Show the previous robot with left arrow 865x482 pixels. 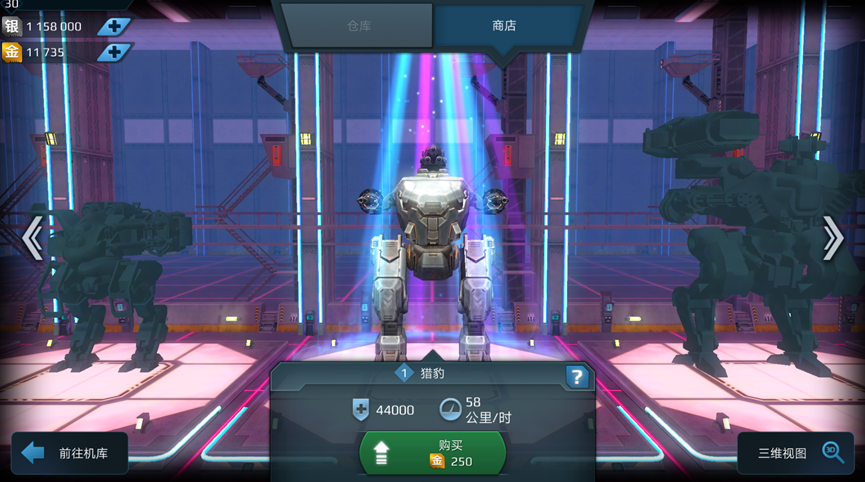[33, 238]
